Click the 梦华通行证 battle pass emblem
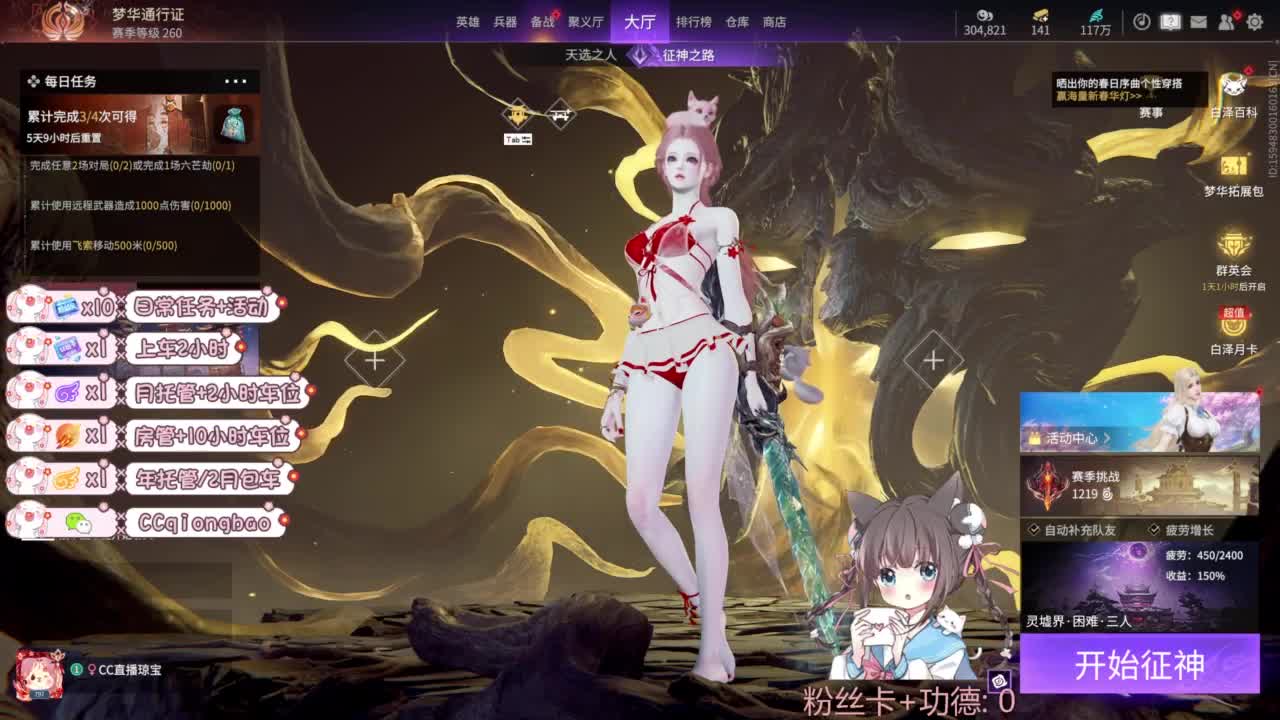The image size is (1280, 720). 62,22
